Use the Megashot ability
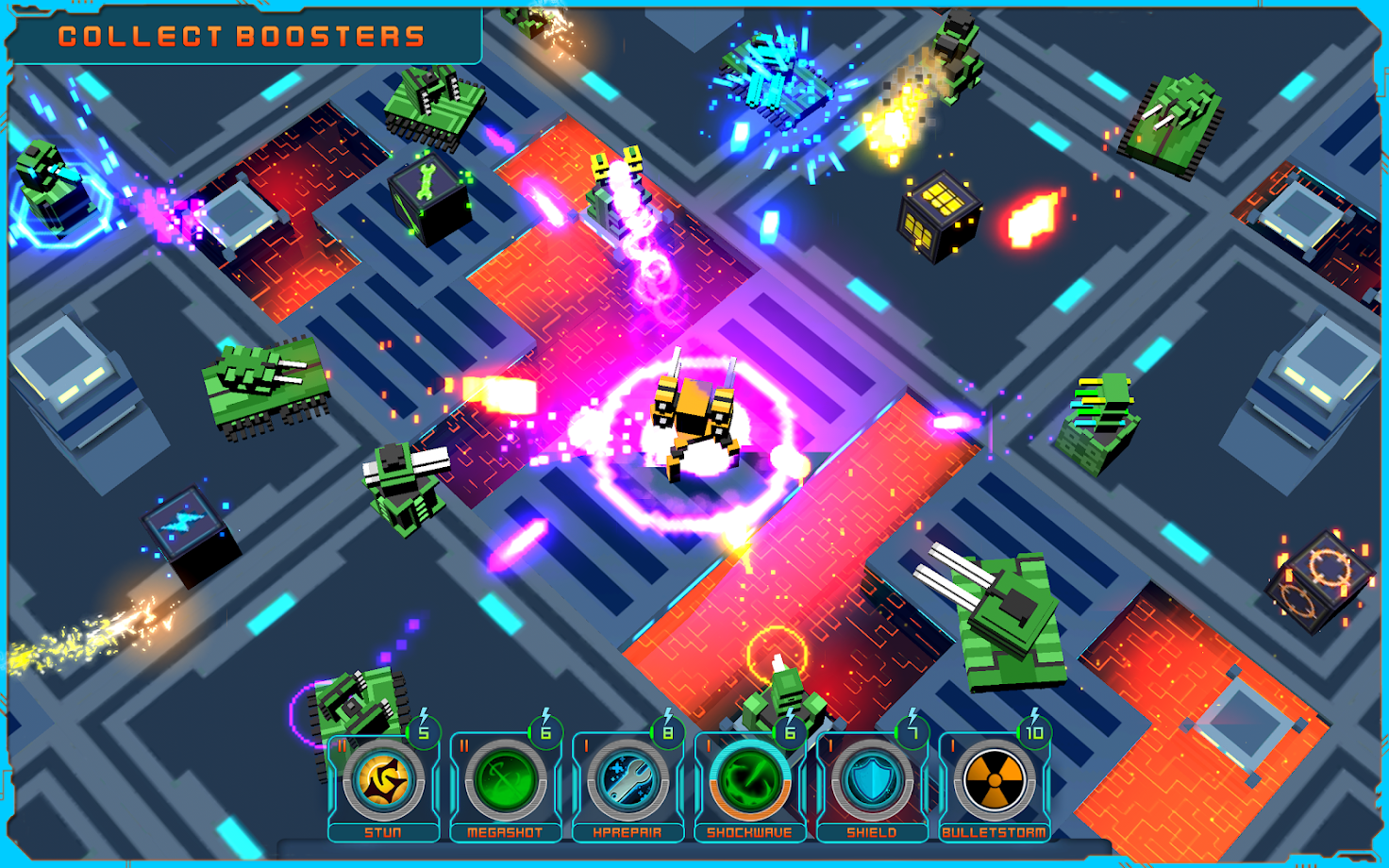 click(x=505, y=782)
